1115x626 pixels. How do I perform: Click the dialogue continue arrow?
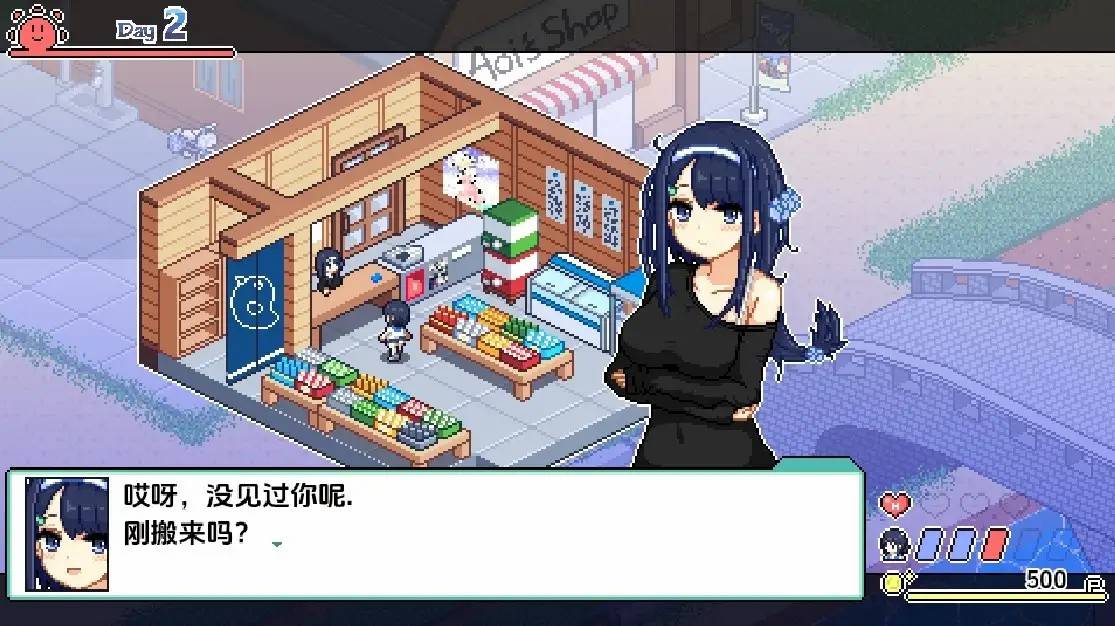pos(277,544)
